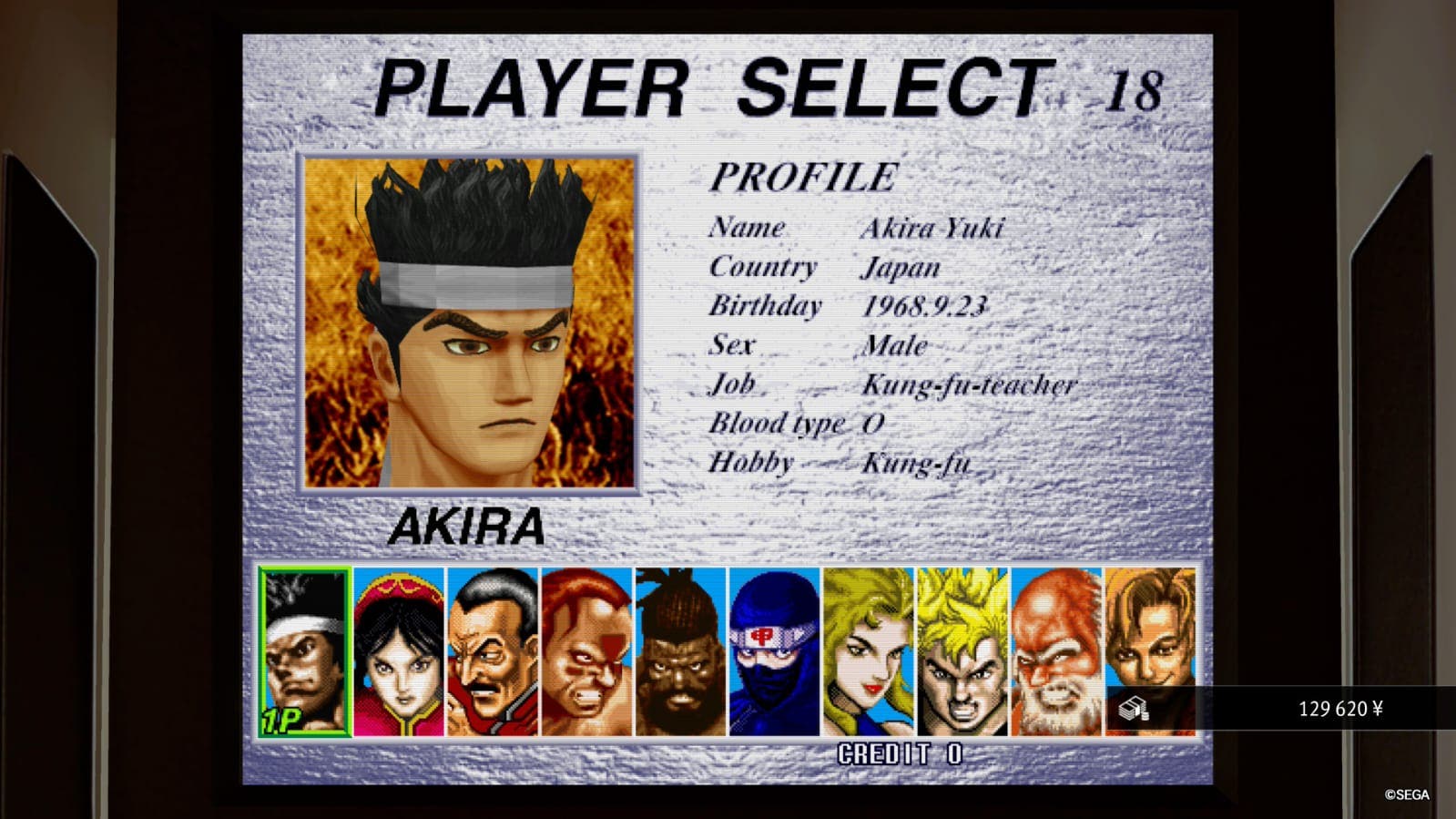Click the cash stack icon beside the yen counter
This screenshot has width=1456, height=819.
pyautogui.click(x=1135, y=708)
